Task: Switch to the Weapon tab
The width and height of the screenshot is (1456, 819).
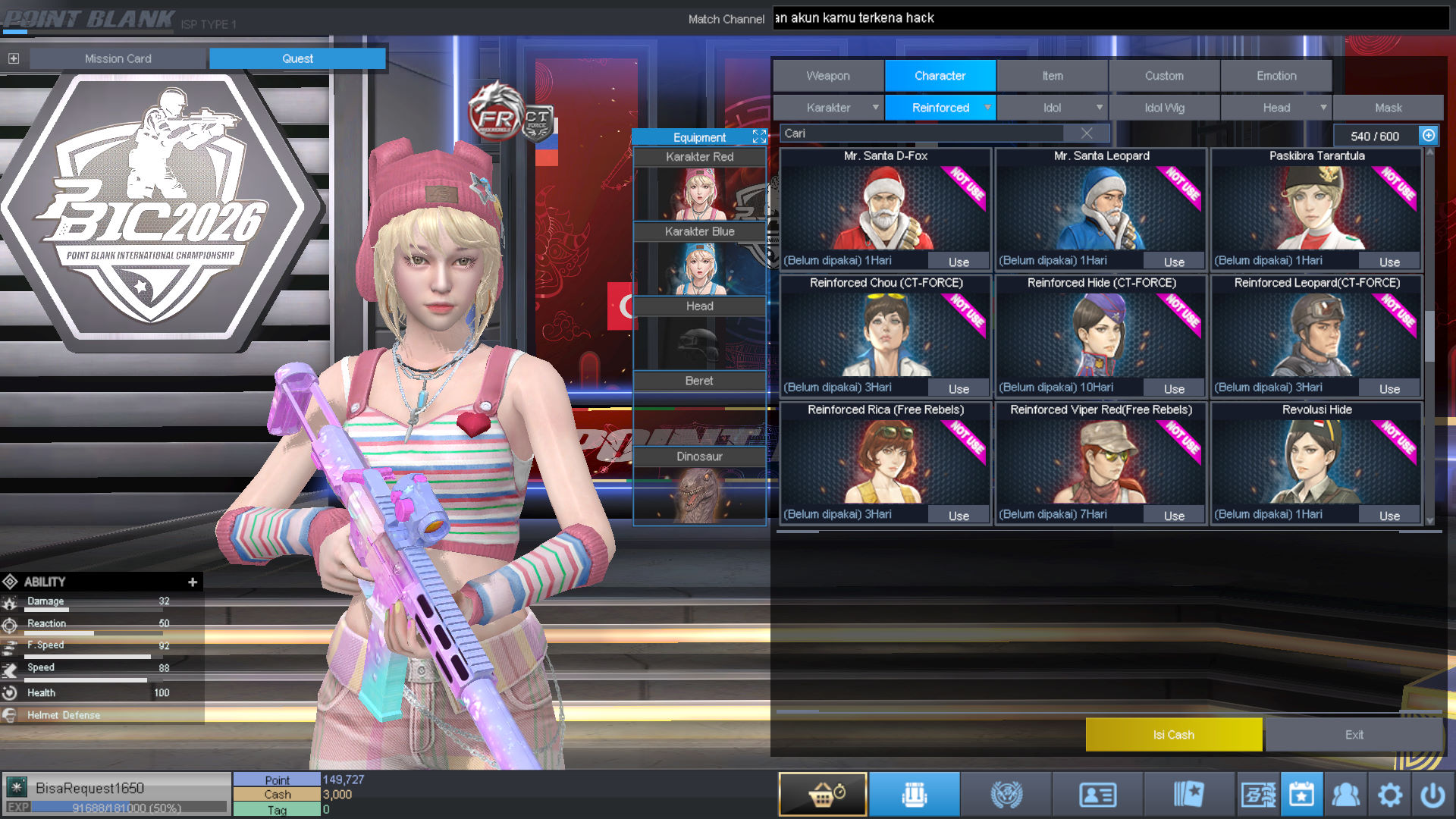Action: point(827,75)
